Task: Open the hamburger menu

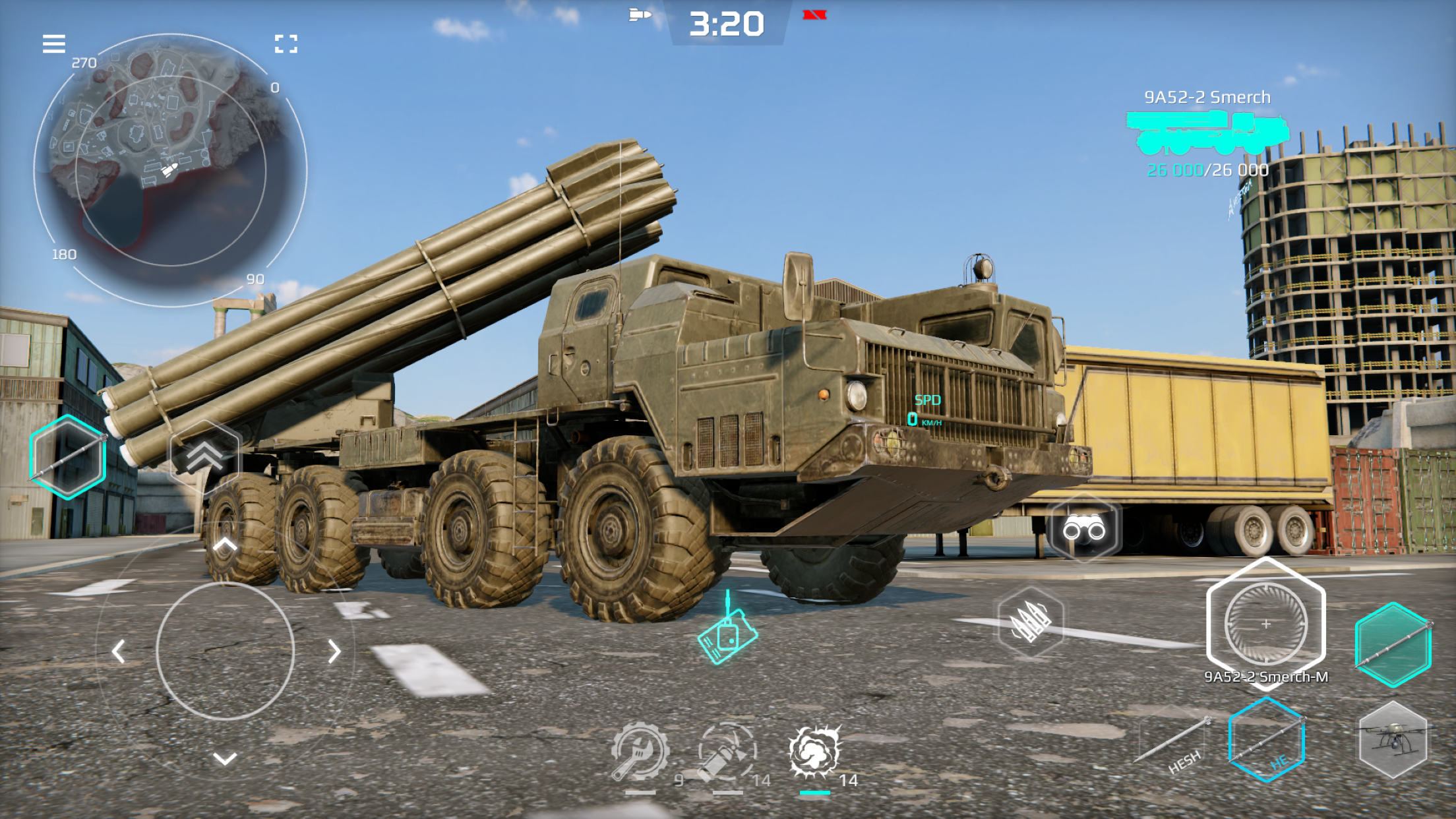Action: [x=54, y=44]
